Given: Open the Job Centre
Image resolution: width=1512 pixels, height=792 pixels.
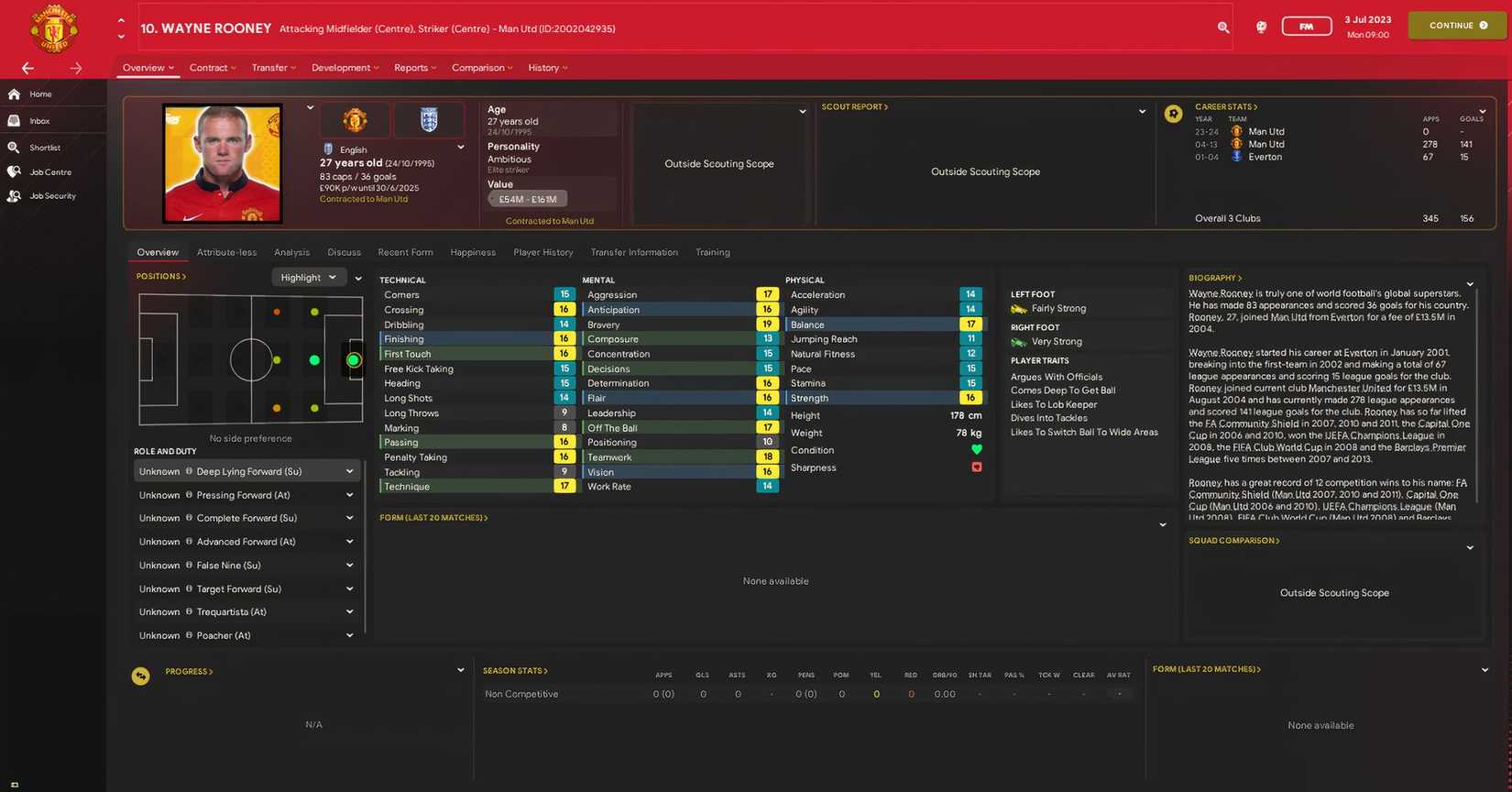Looking at the screenshot, I should [50, 171].
